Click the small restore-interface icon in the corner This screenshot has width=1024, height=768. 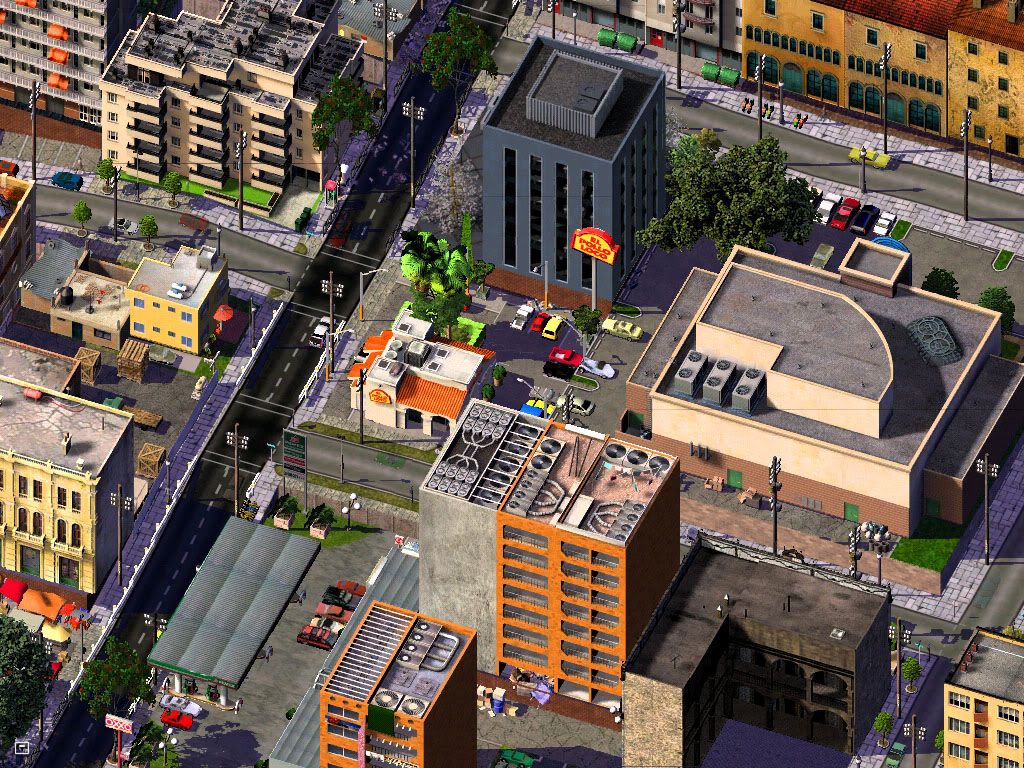pyautogui.click(x=21, y=747)
